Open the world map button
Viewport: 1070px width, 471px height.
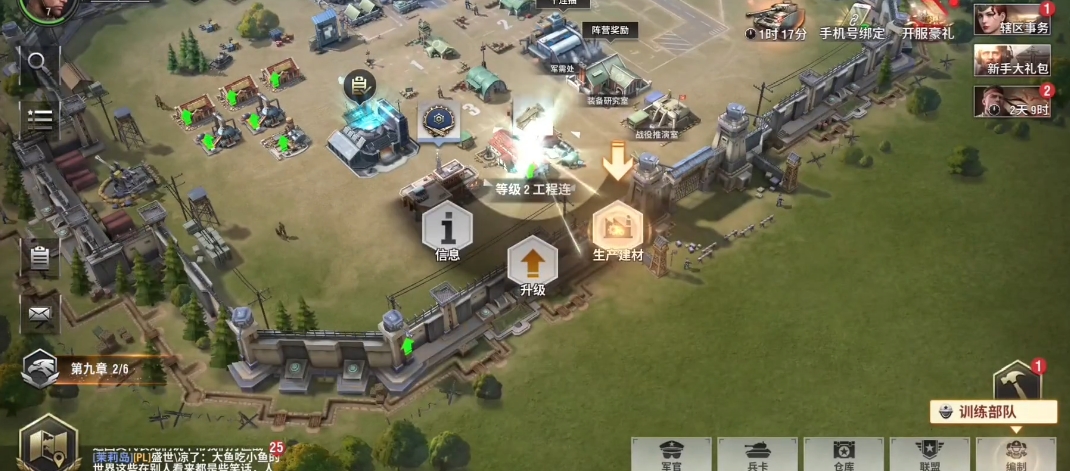click(x=48, y=443)
